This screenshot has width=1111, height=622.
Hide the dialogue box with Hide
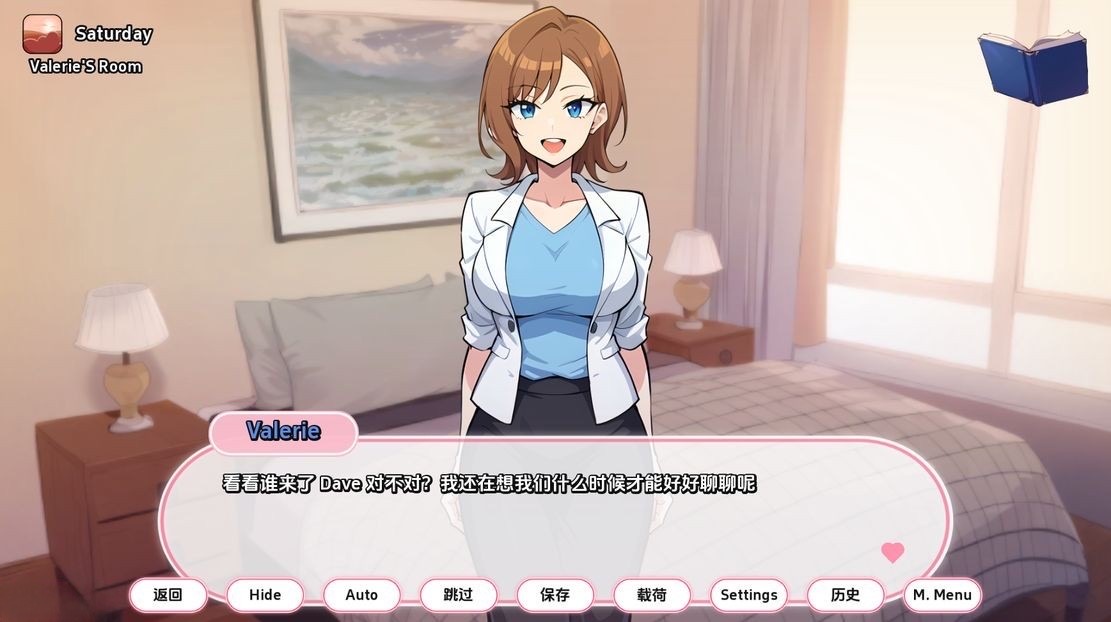pos(265,595)
